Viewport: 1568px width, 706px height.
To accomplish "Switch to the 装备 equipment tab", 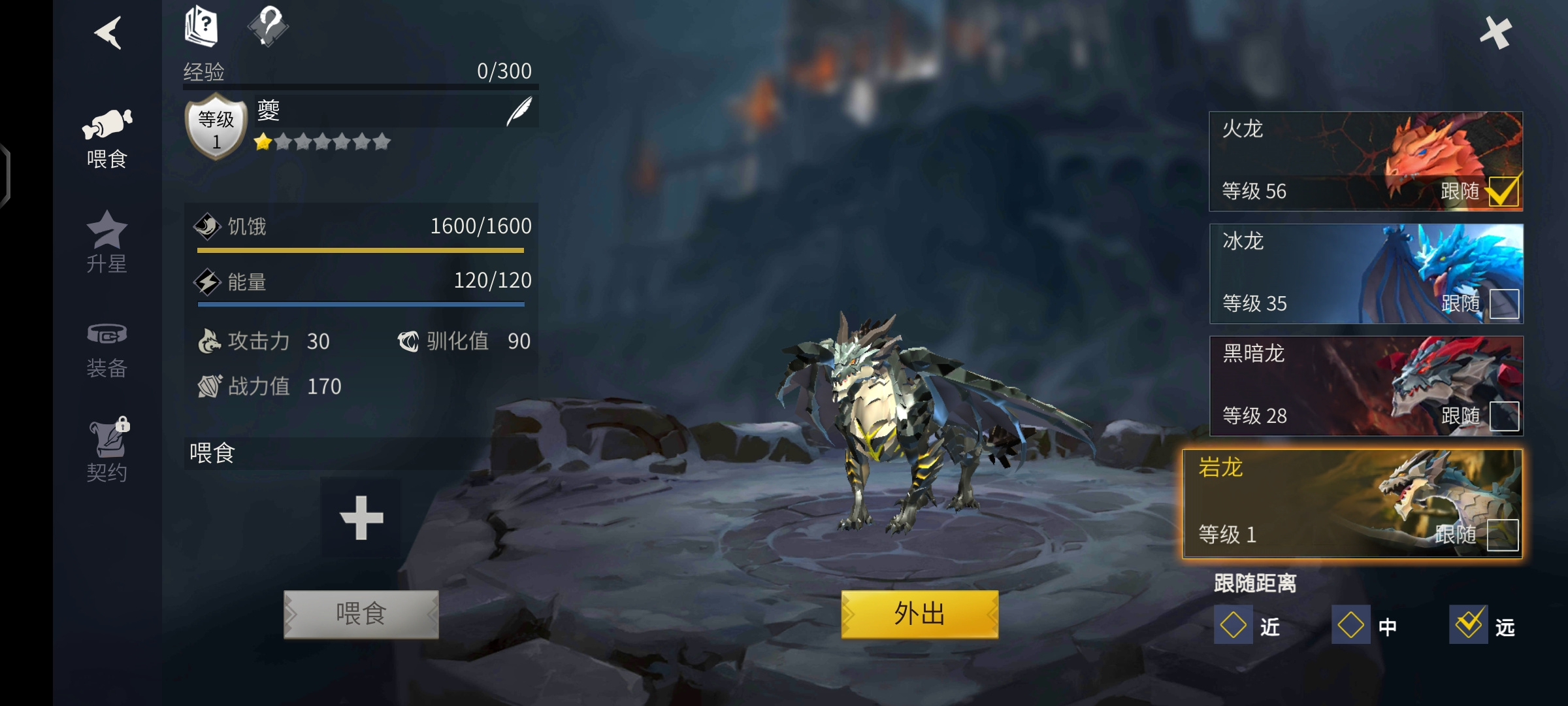I will click(x=106, y=350).
